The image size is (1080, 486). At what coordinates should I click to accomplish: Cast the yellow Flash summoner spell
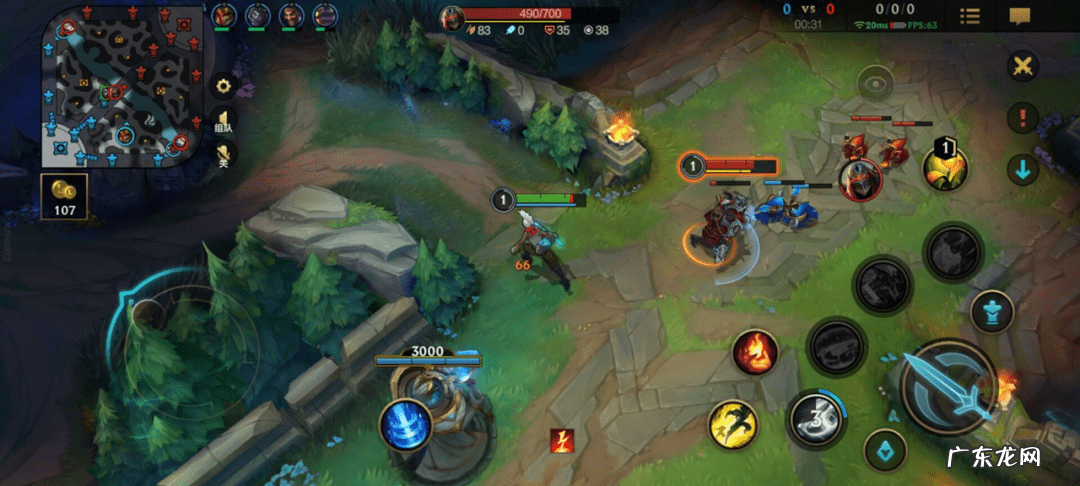click(733, 424)
